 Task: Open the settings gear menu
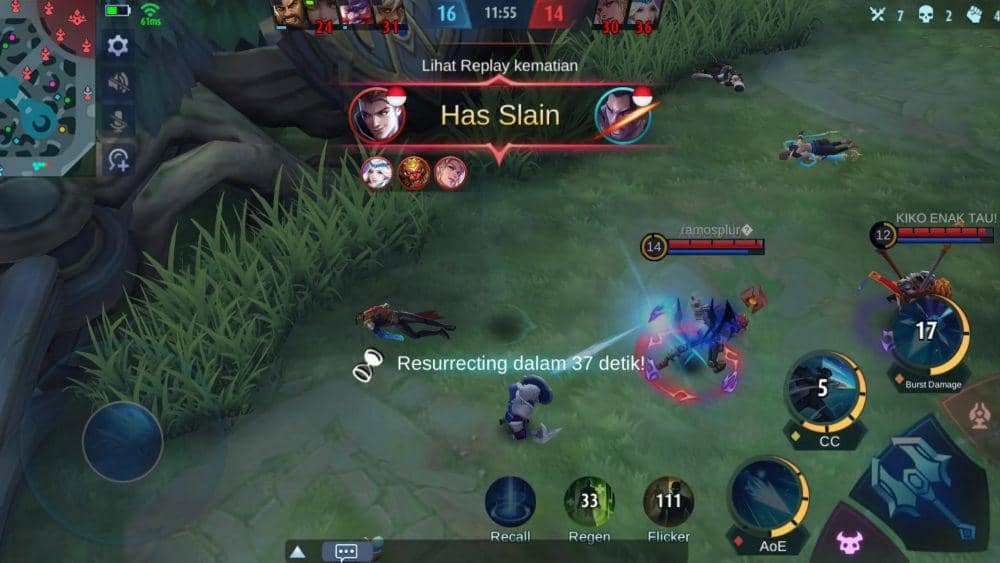tap(118, 46)
